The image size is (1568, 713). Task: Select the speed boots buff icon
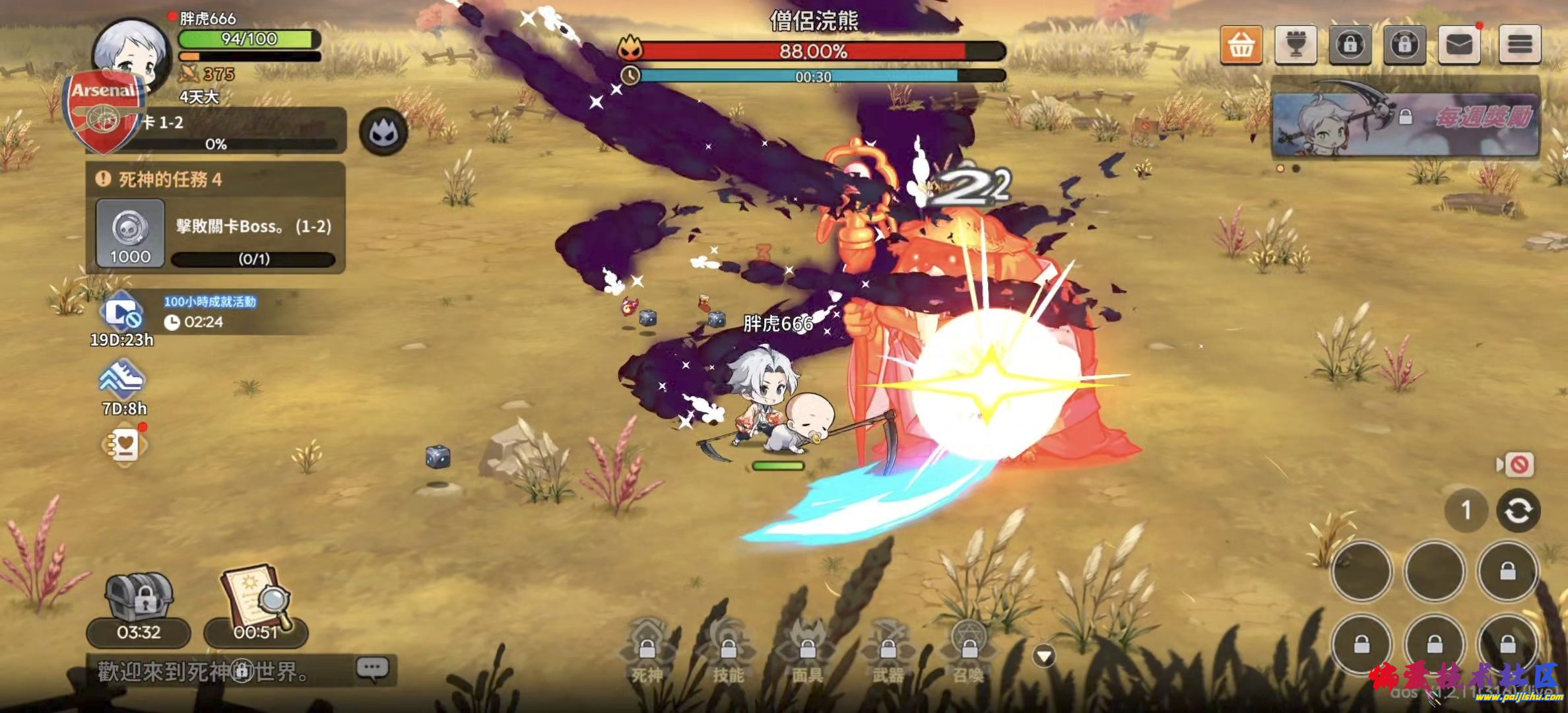pyautogui.click(x=122, y=380)
